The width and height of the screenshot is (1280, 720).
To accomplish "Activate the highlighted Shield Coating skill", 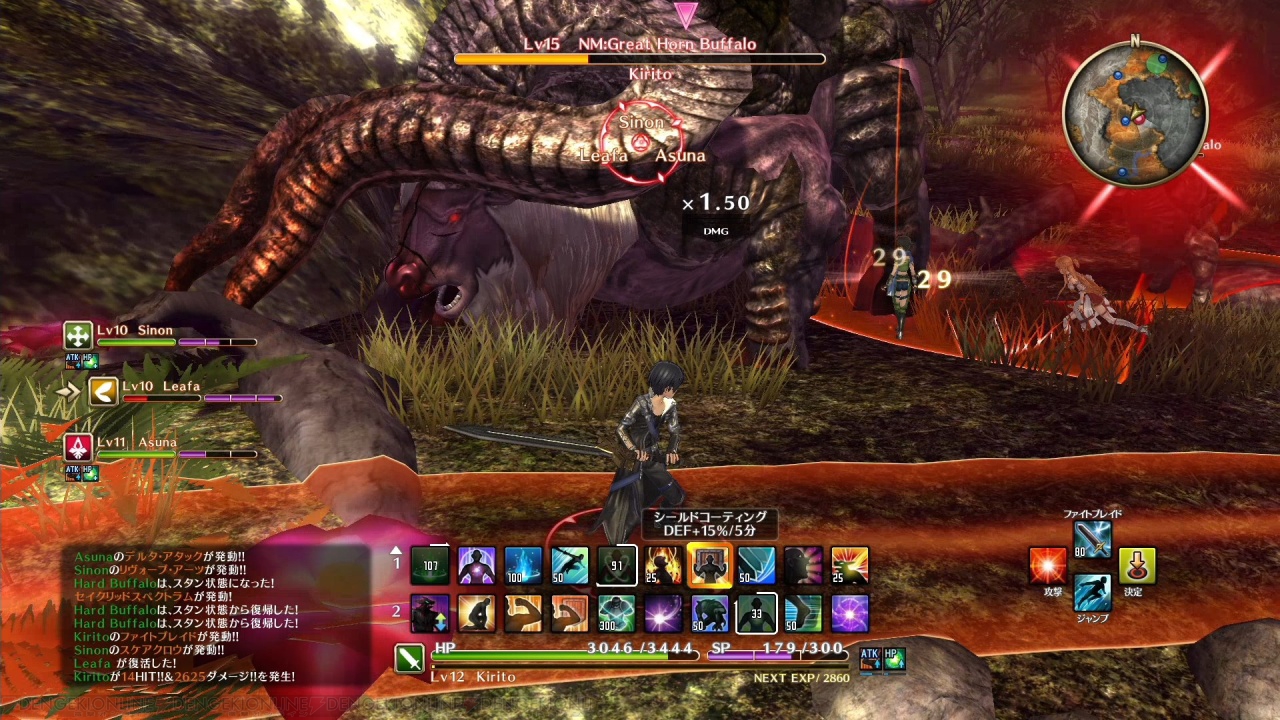I will tap(709, 565).
